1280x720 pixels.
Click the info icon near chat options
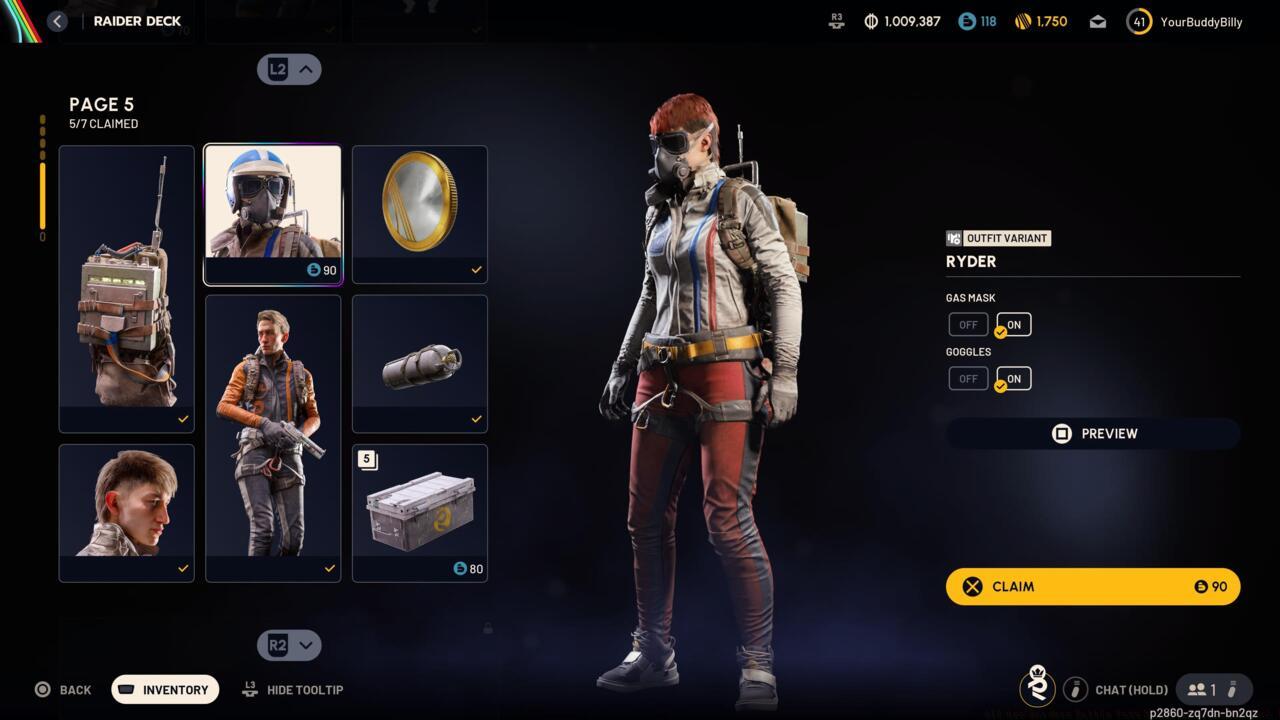click(x=1076, y=689)
